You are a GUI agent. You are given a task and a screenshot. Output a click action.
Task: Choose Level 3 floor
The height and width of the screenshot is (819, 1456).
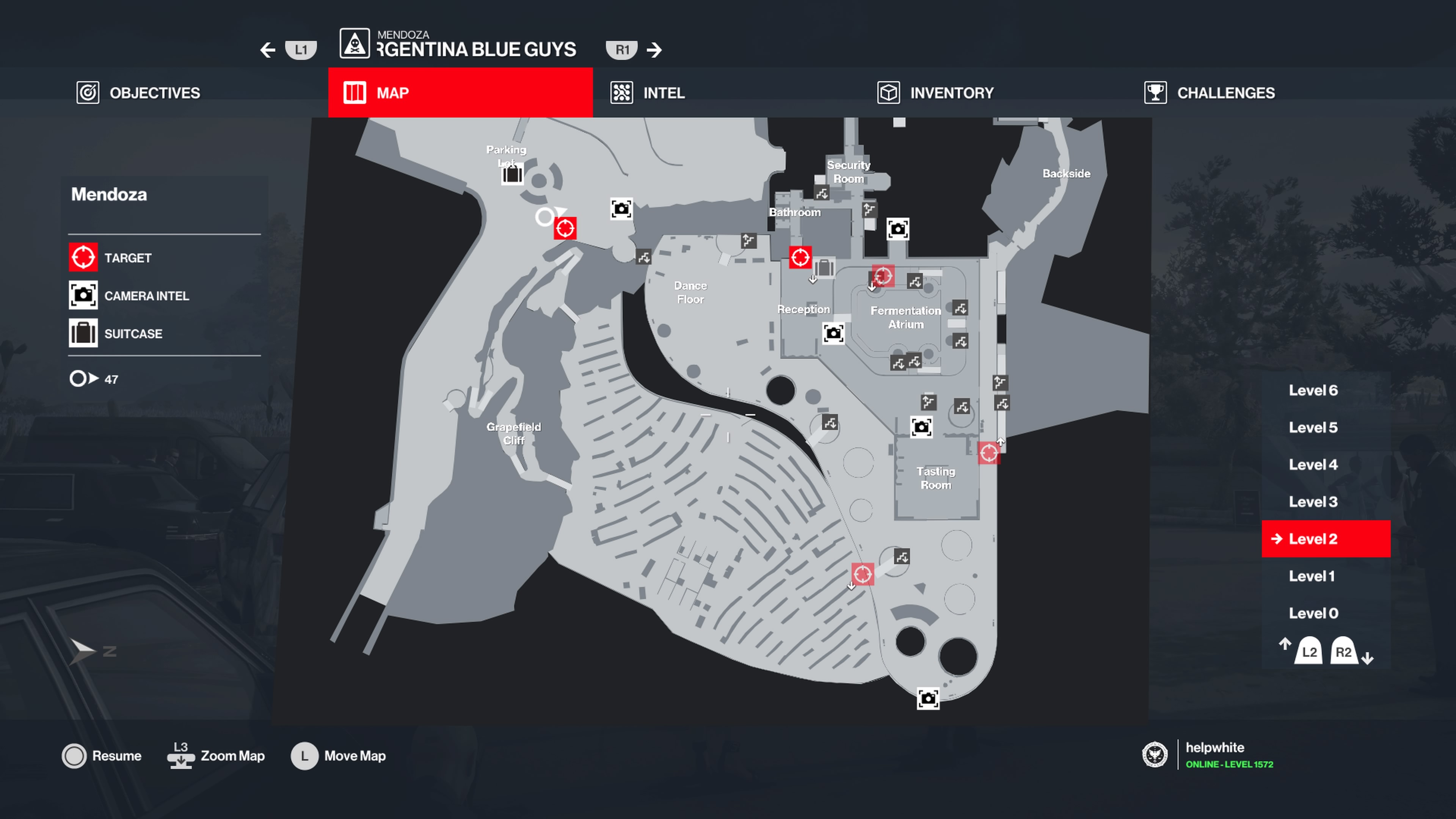(1312, 502)
